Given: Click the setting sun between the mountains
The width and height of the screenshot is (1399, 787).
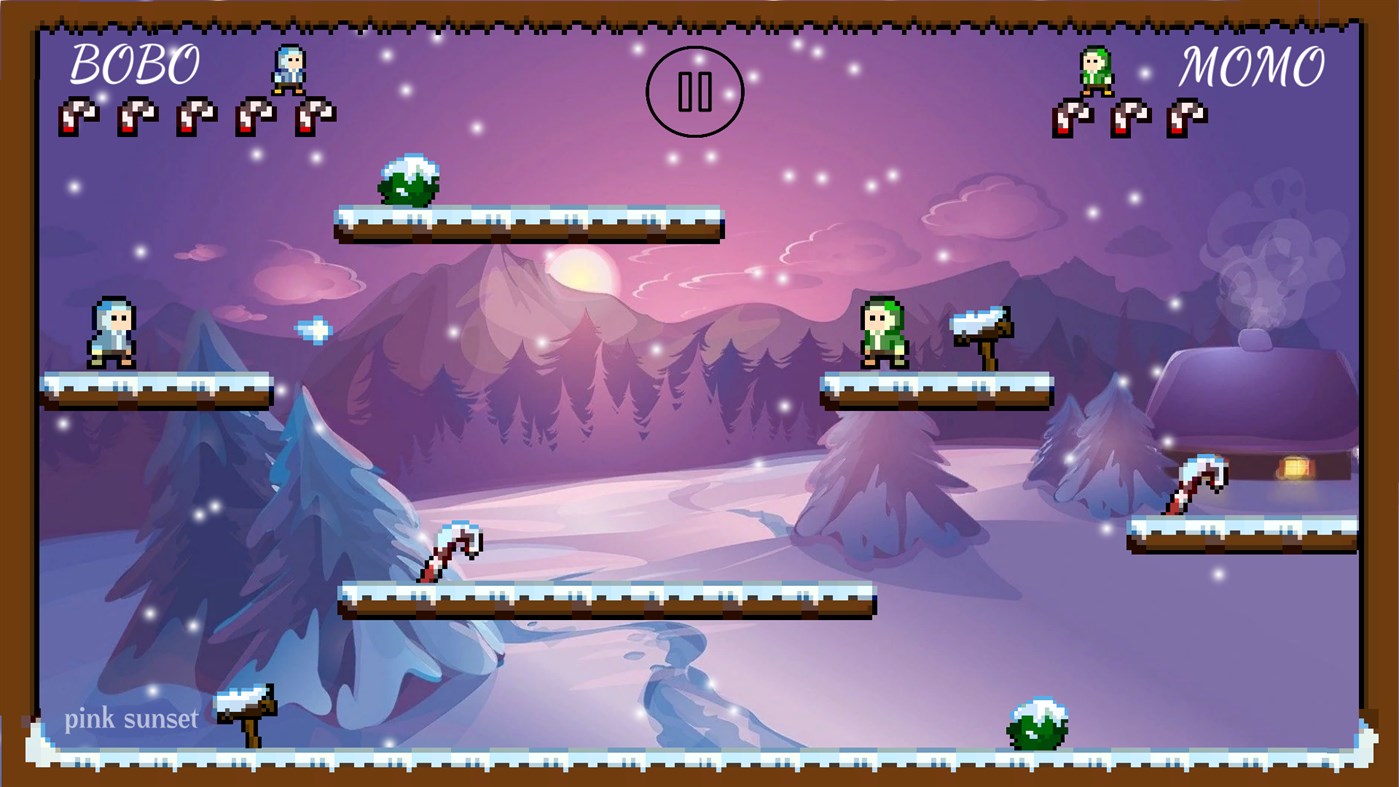Looking at the screenshot, I should click(x=583, y=272).
